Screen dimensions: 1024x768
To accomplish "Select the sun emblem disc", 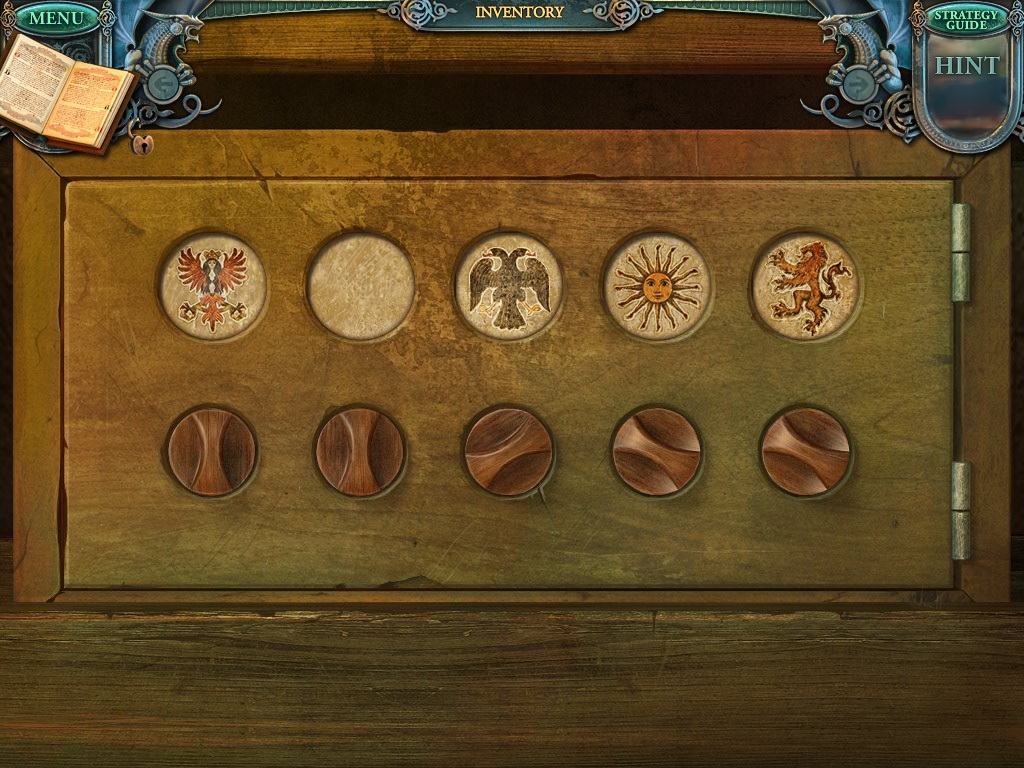I will (657, 286).
